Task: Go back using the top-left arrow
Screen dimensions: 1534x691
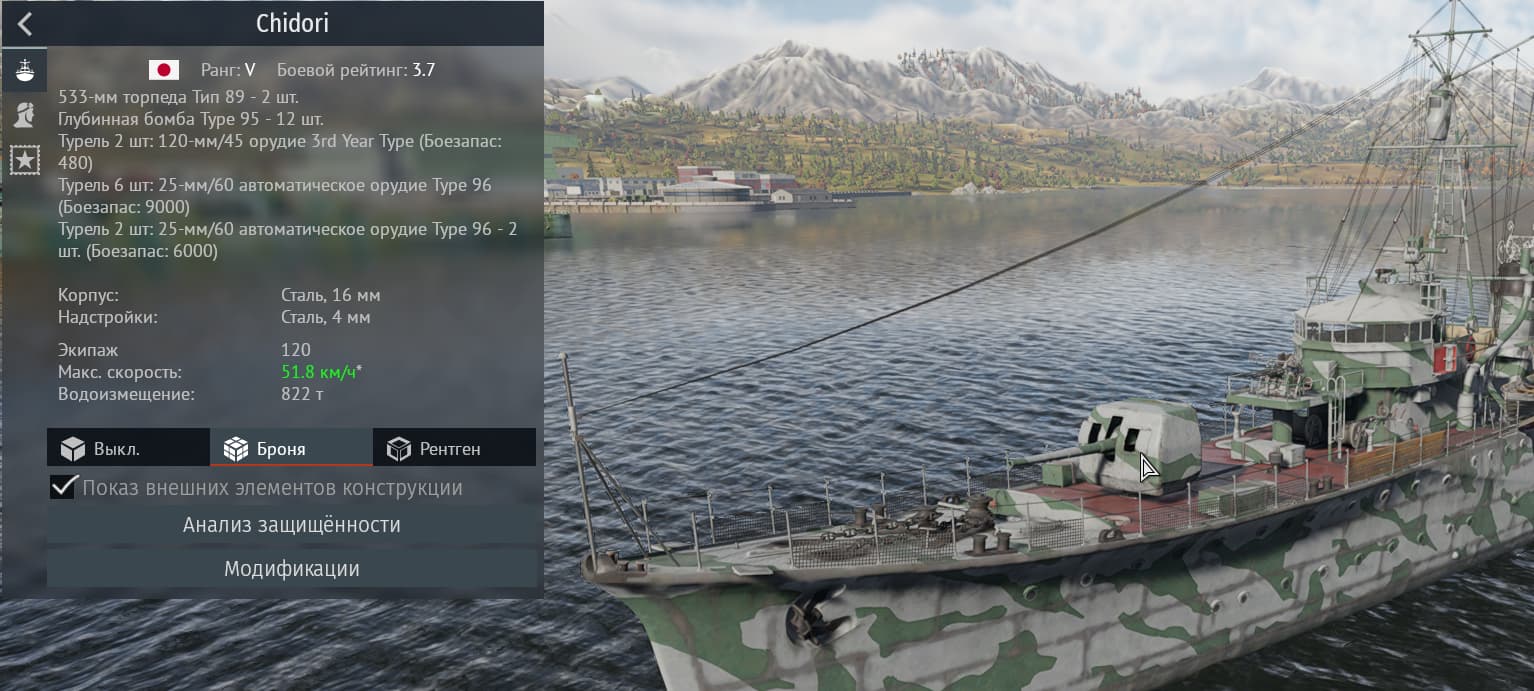Action: pyautogui.click(x=25, y=24)
